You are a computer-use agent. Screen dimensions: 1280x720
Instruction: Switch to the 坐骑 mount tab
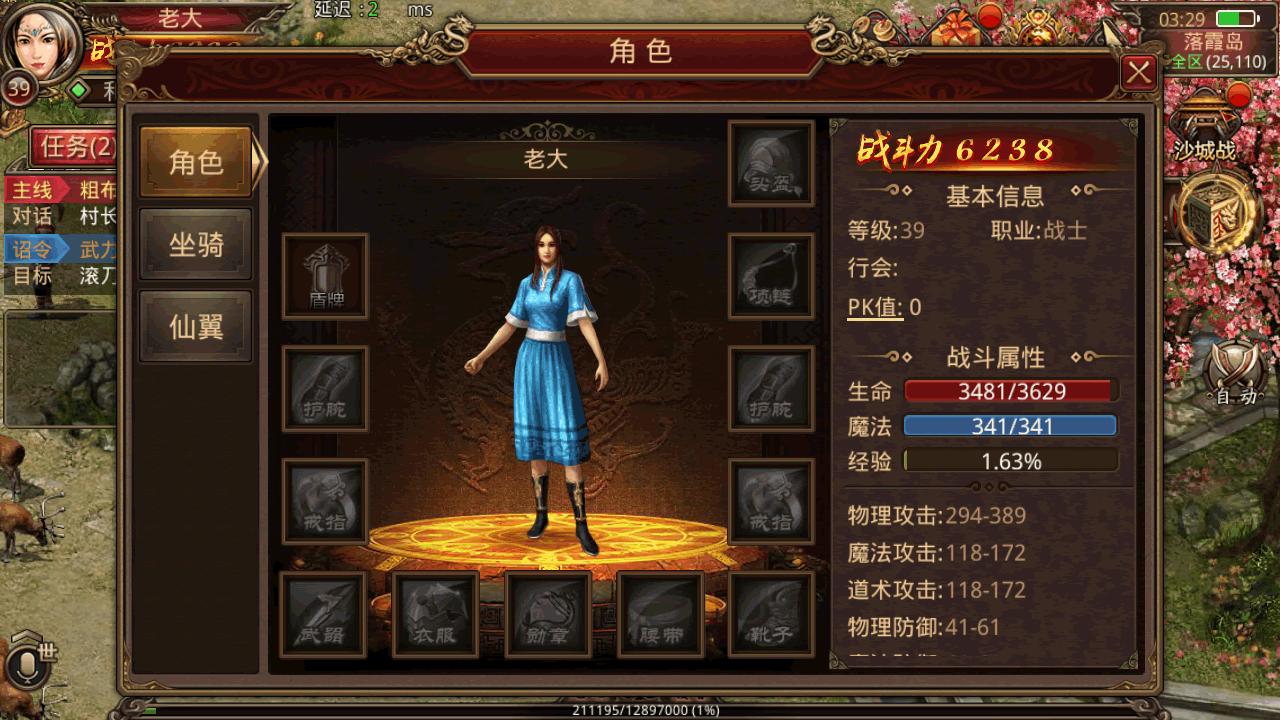pos(195,244)
